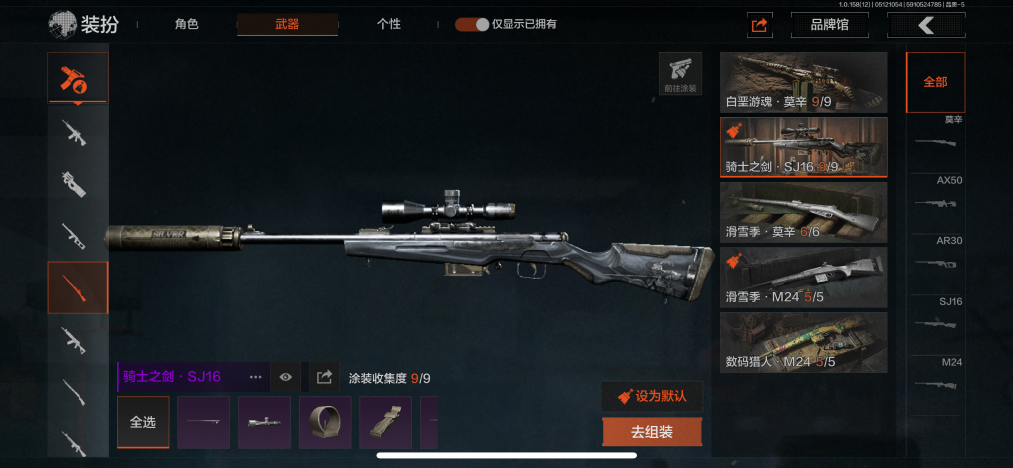Screen dimensions: 1013x468
Task: Click the share icon beside 品牌馆
Action: [x=760, y=25]
